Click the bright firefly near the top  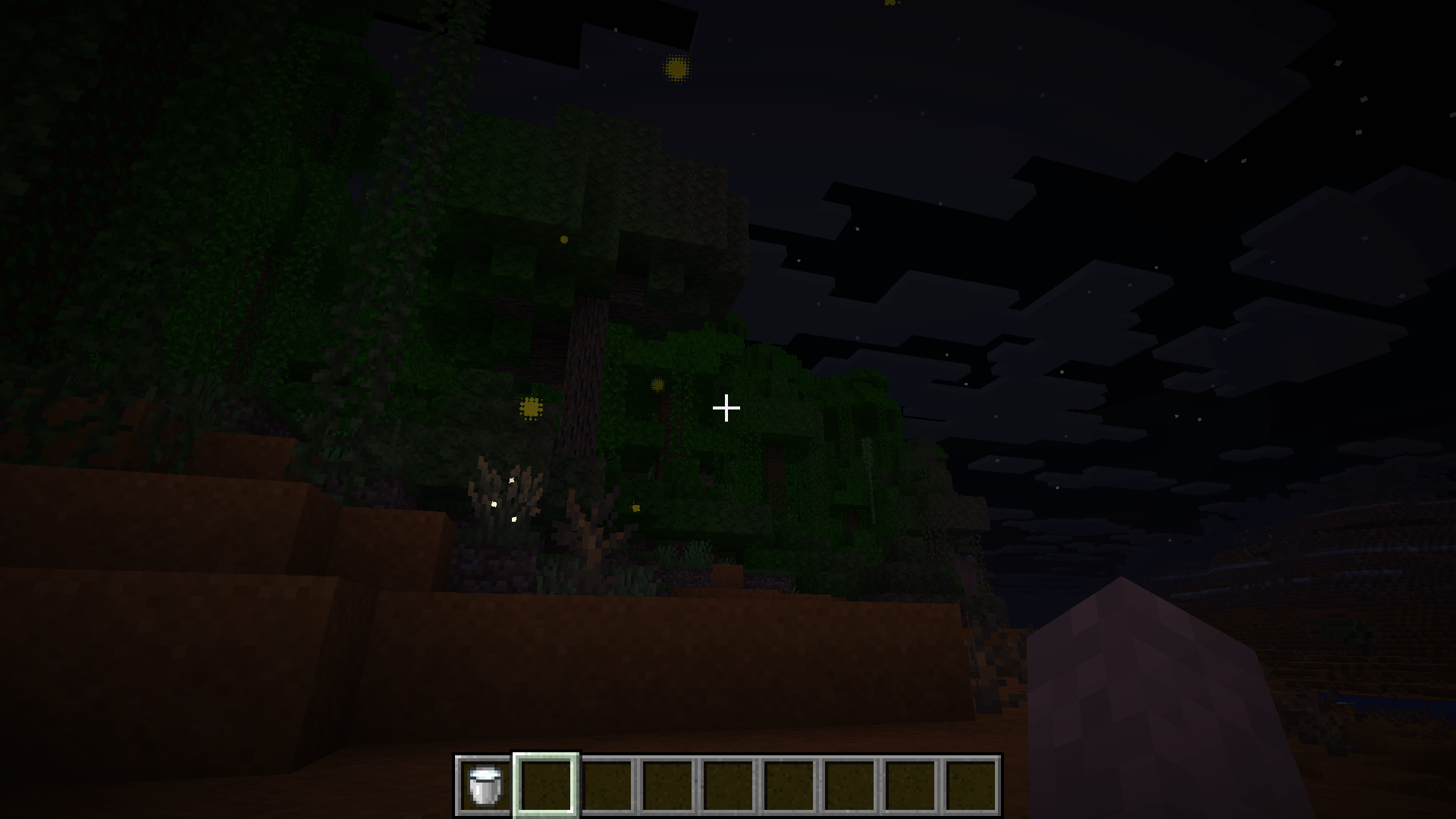pyautogui.click(x=675, y=68)
